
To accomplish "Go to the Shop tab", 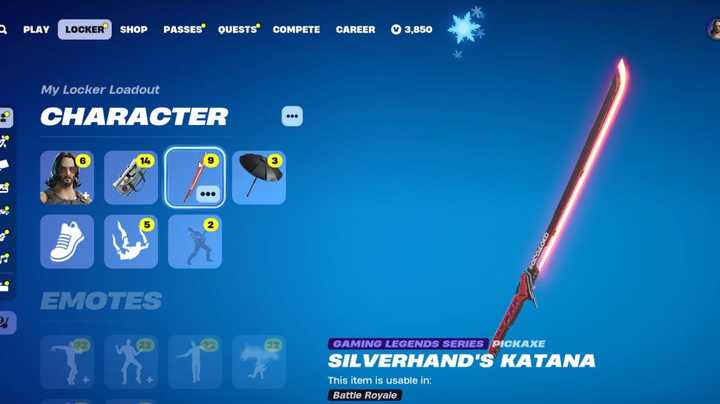I will point(134,30).
